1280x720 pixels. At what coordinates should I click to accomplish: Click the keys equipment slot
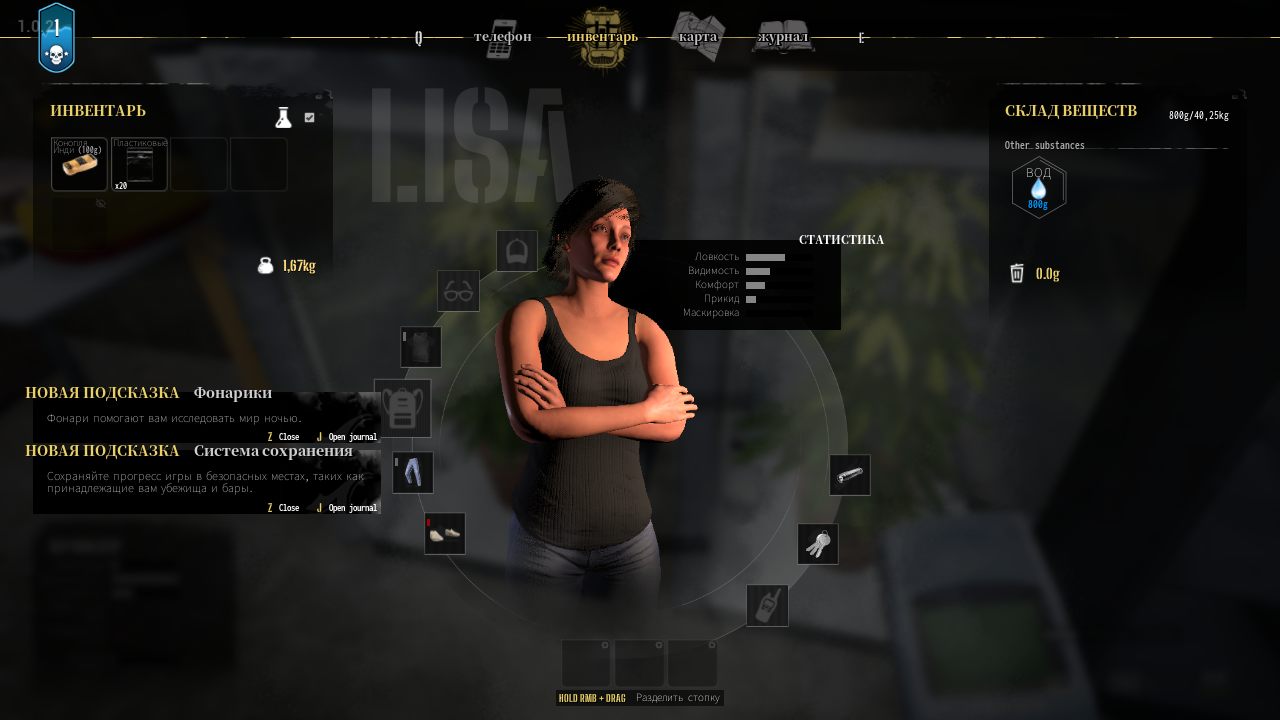click(x=818, y=543)
